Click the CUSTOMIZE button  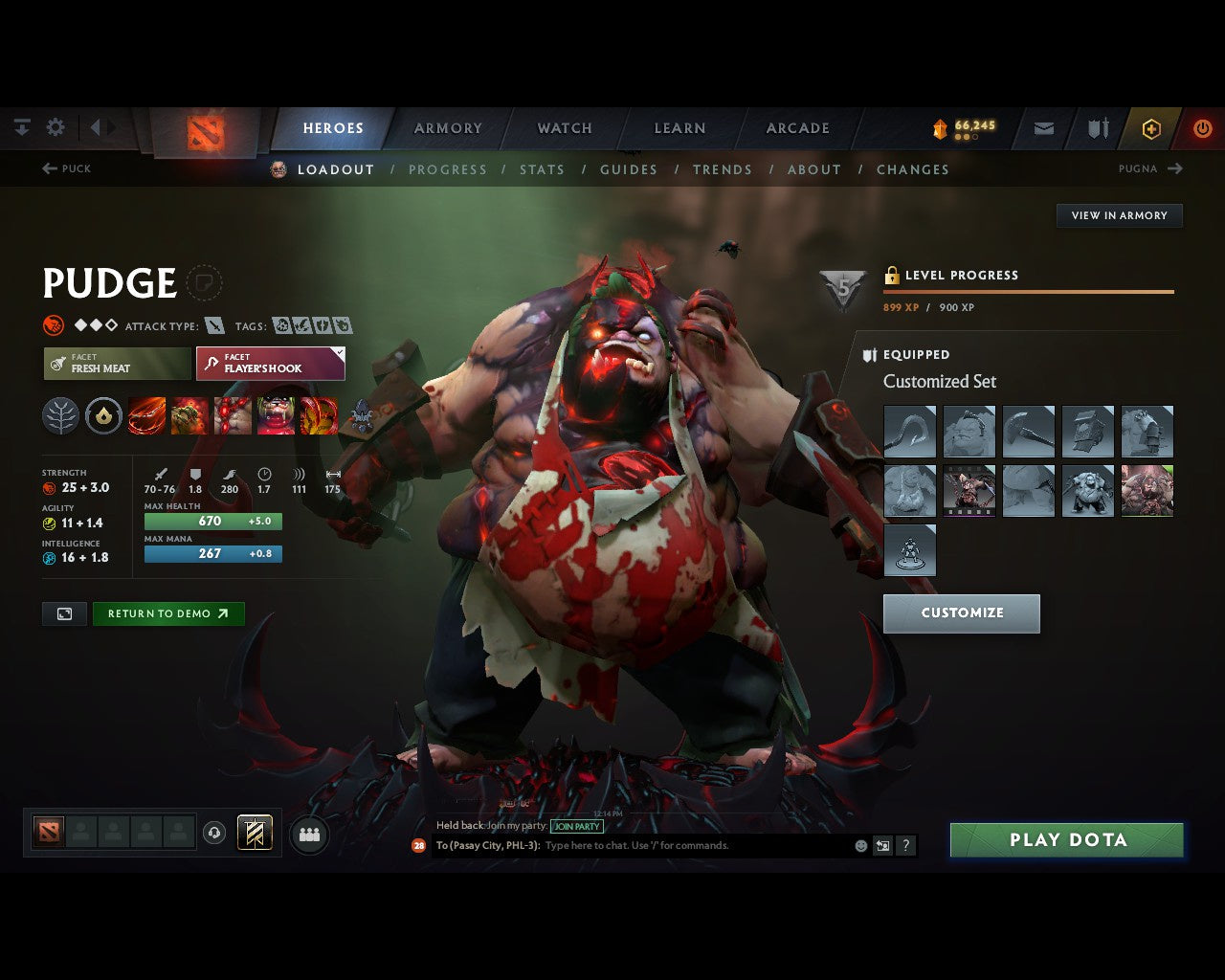[x=961, y=613]
